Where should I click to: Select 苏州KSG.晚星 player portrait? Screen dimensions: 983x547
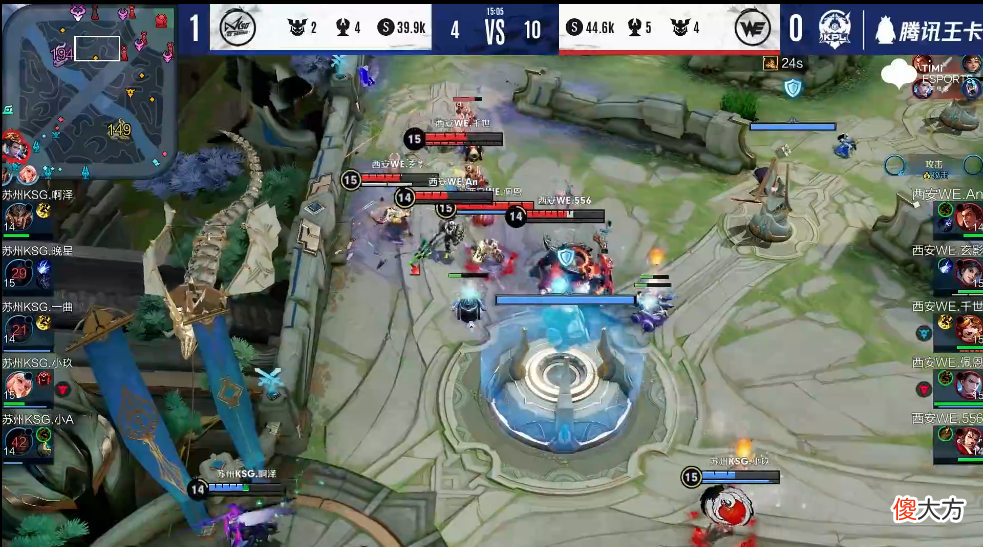click(x=18, y=273)
